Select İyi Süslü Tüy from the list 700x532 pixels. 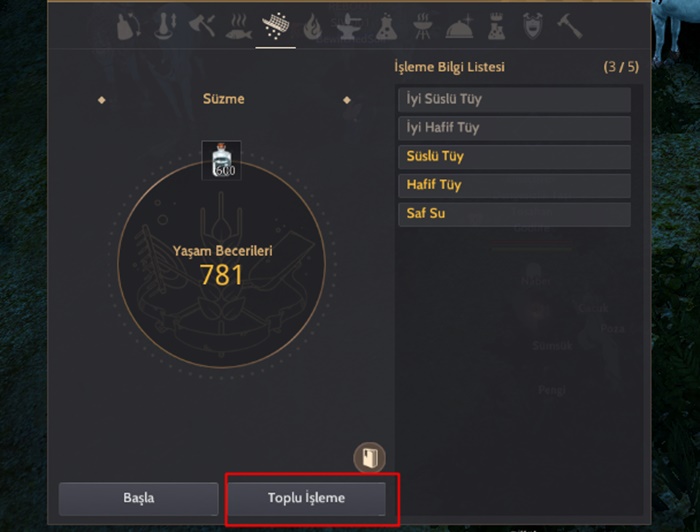(514, 100)
